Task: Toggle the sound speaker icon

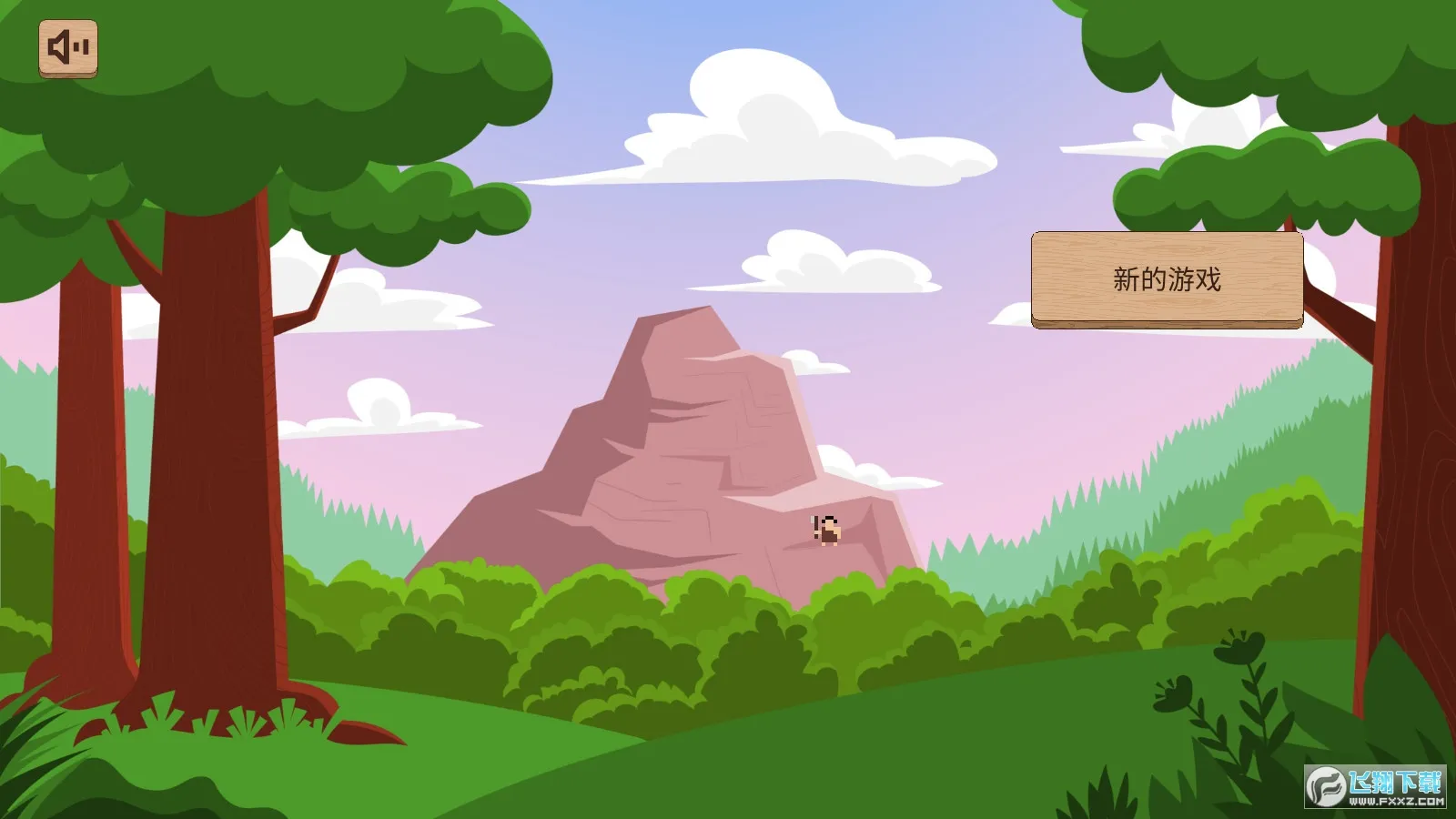Action: pyautogui.click(x=68, y=48)
